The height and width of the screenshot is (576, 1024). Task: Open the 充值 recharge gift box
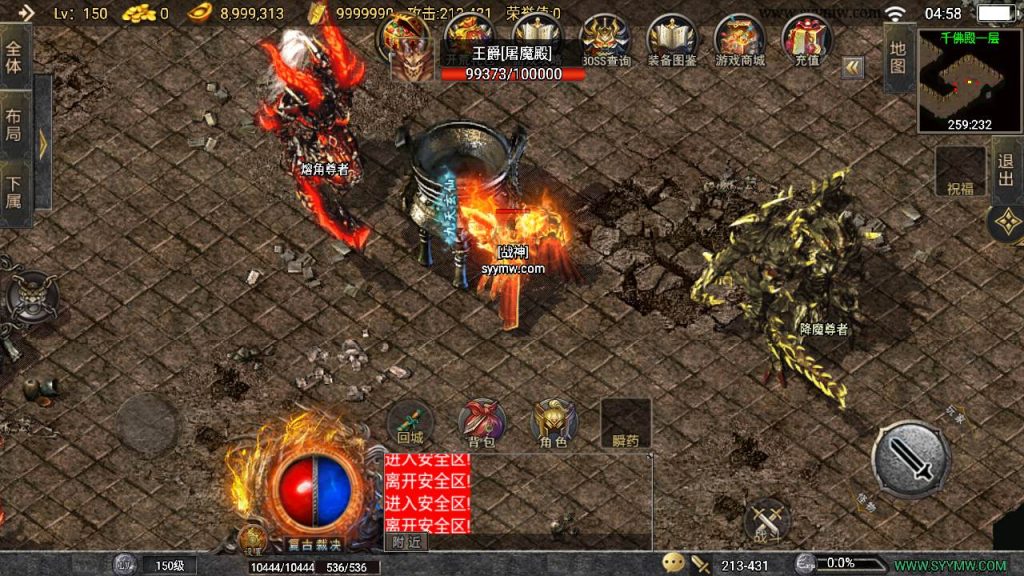click(806, 40)
